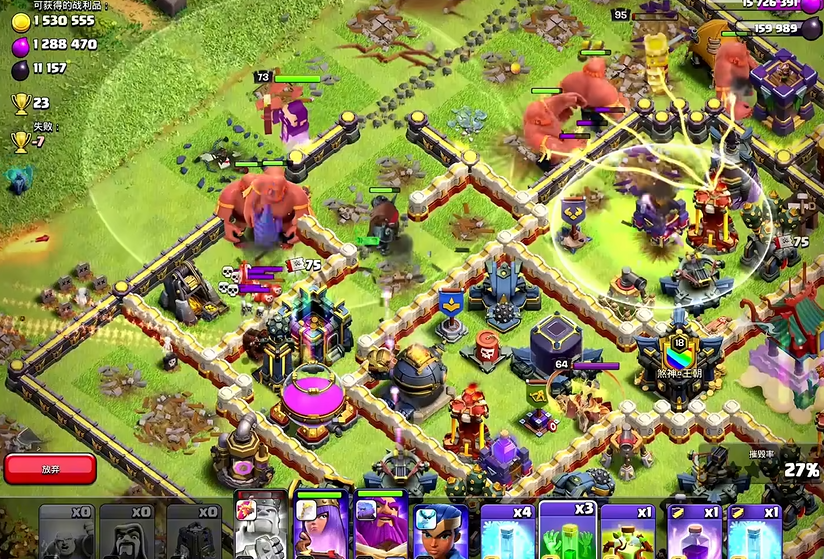Select the Grand Warden hero card
824x559 pixels.
382,528
